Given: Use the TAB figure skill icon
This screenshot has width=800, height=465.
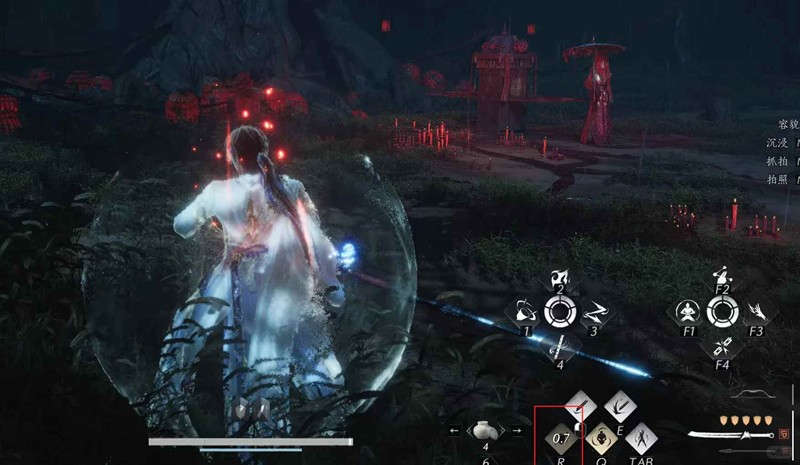Looking at the screenshot, I should [640, 437].
